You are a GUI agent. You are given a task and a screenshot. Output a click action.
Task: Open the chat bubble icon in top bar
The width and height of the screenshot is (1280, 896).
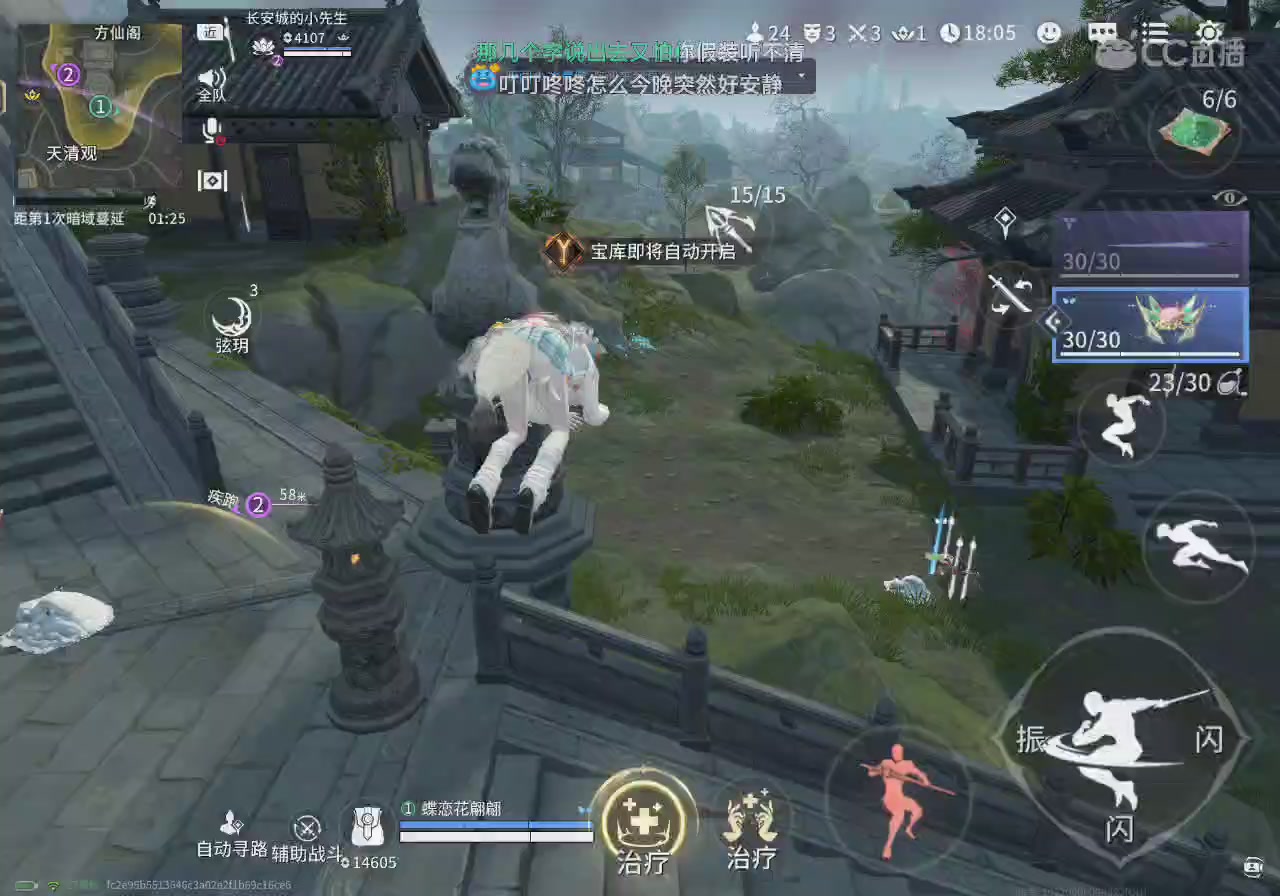tap(1101, 33)
